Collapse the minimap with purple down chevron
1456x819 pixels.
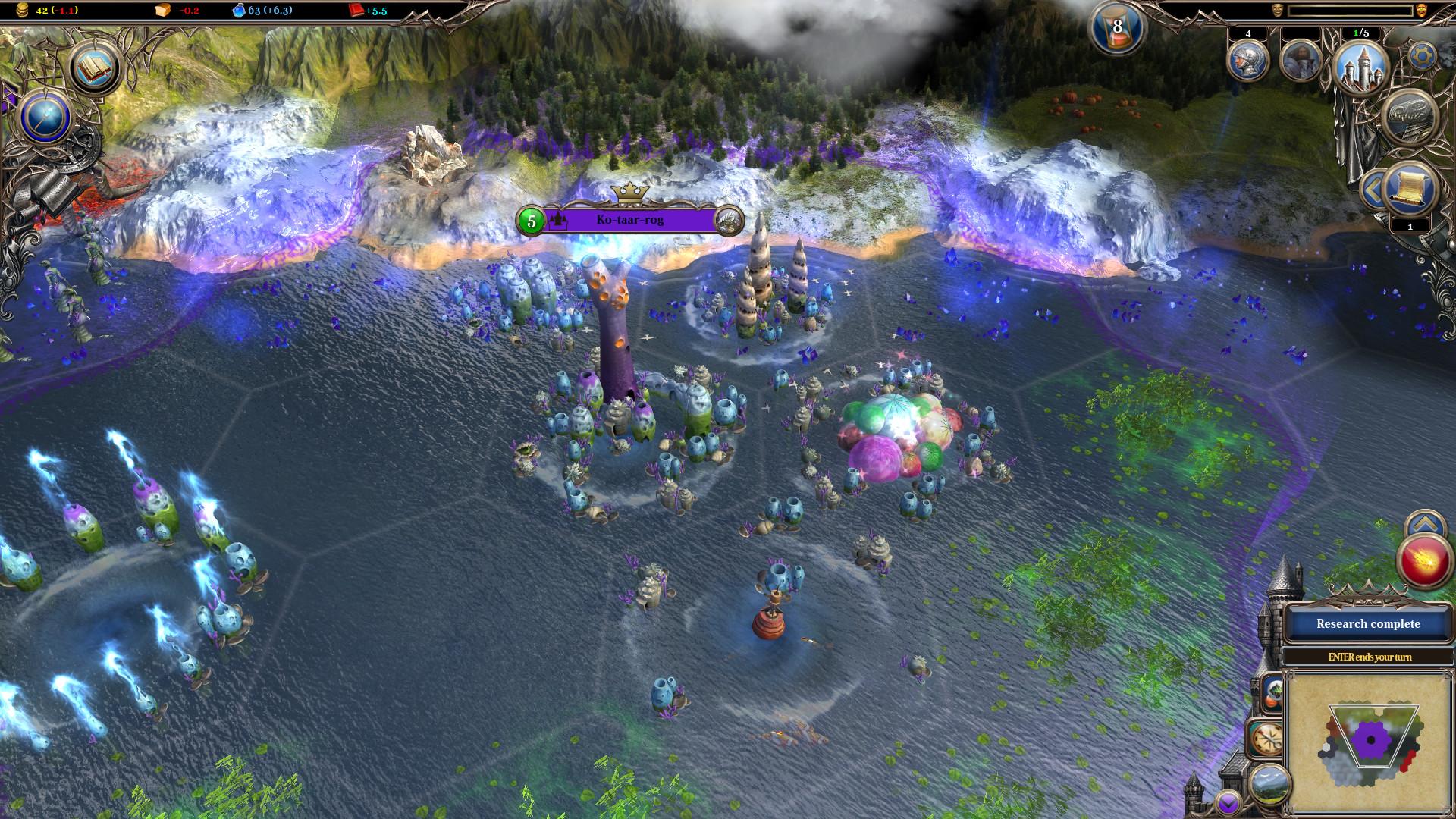click(x=1228, y=802)
